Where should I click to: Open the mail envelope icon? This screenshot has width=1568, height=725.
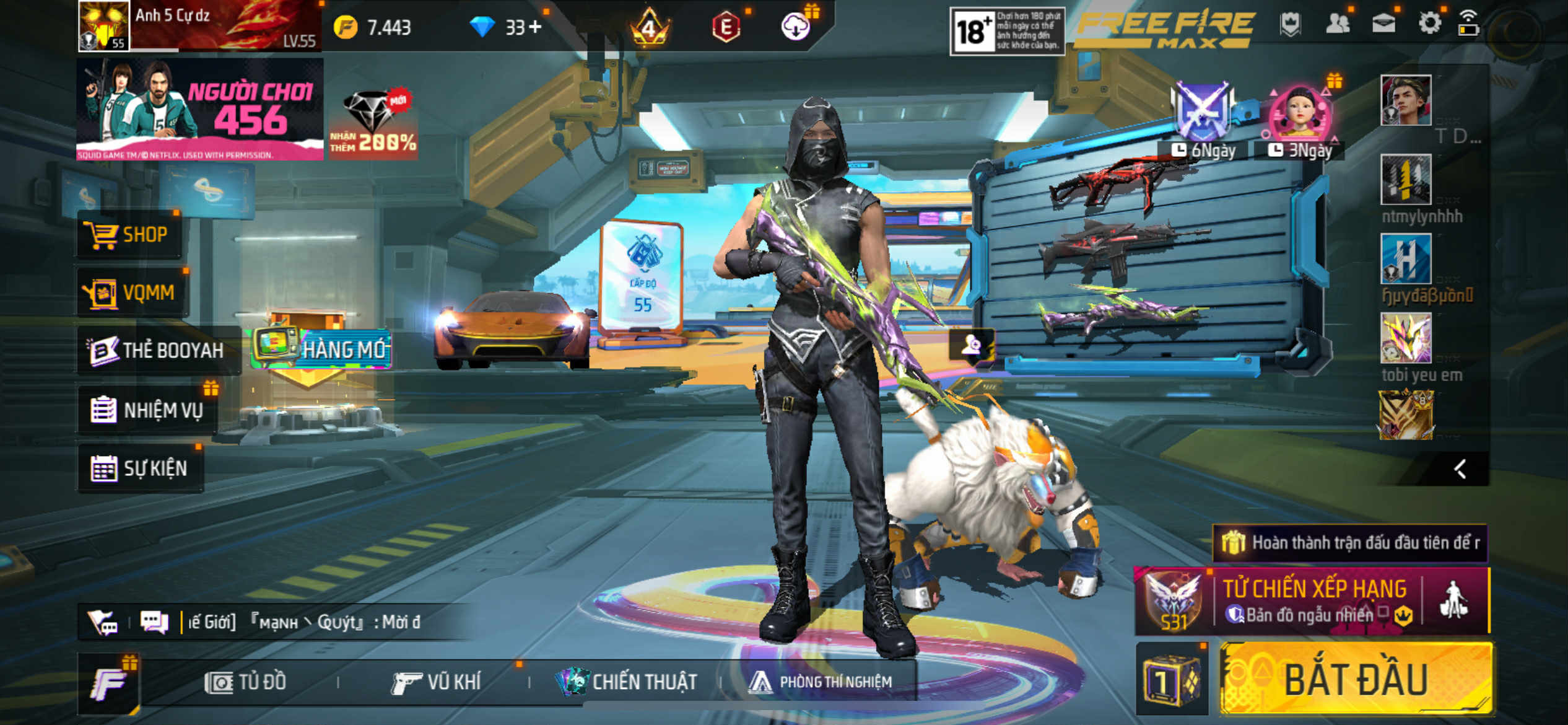[x=1383, y=24]
